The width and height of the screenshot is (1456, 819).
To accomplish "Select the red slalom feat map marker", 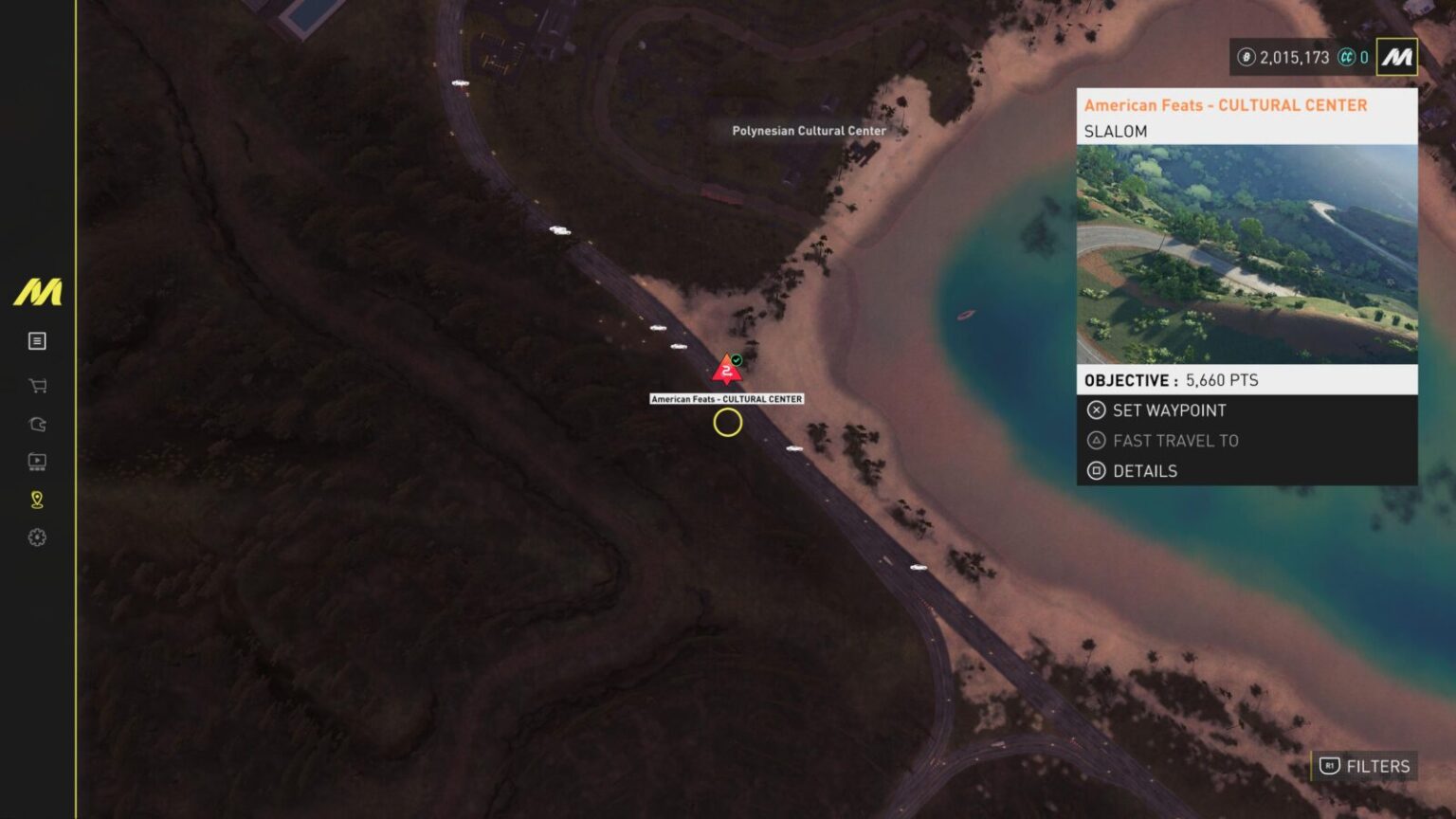I will pos(727,369).
